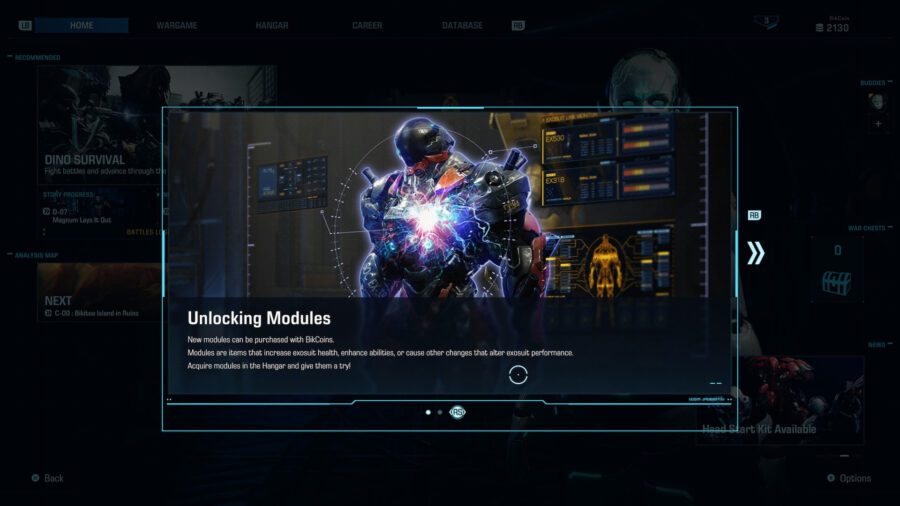This screenshot has height=506, width=900.
Task: Select the second tutorial page dot
Action: [440, 412]
